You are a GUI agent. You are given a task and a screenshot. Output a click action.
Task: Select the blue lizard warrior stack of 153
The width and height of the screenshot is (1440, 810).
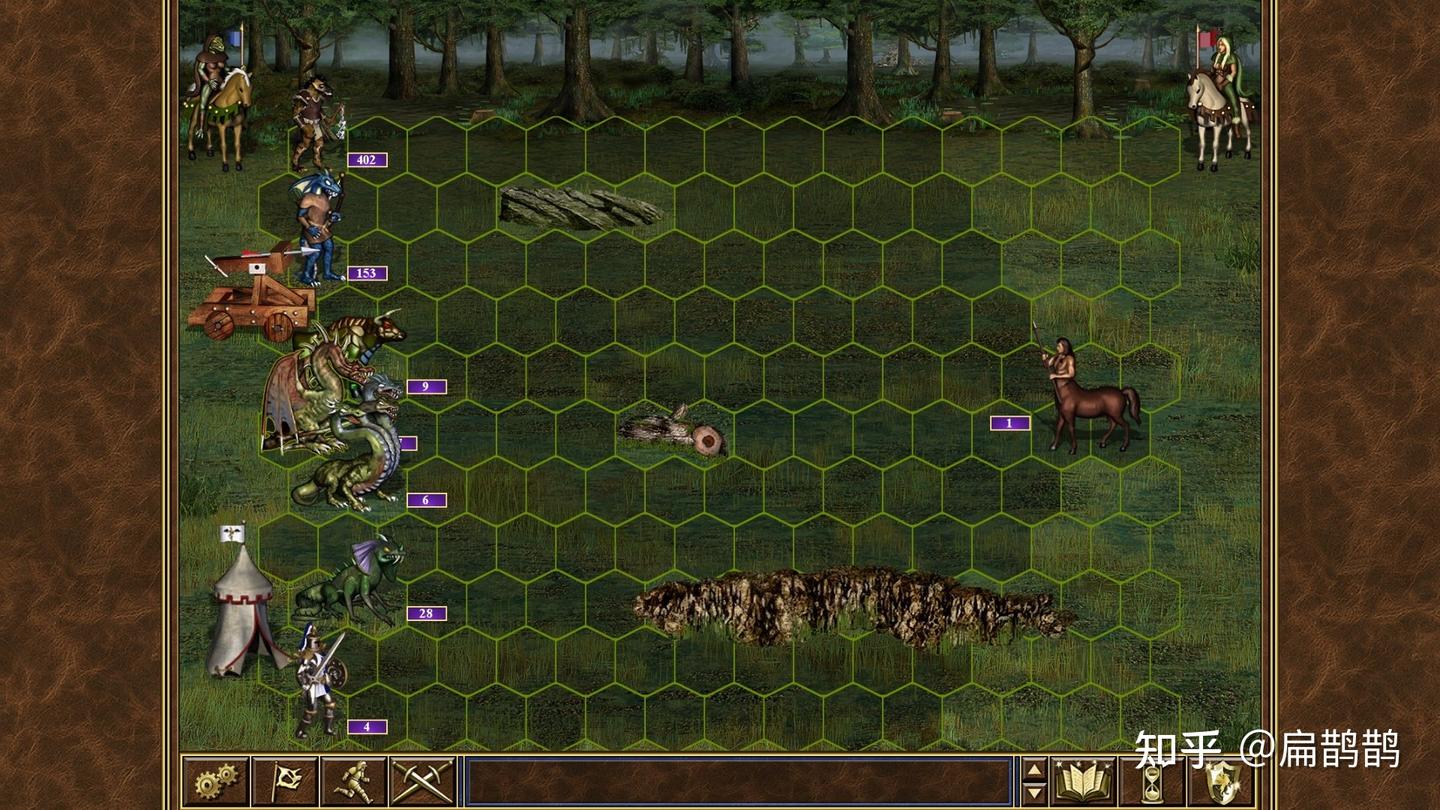[x=320, y=230]
